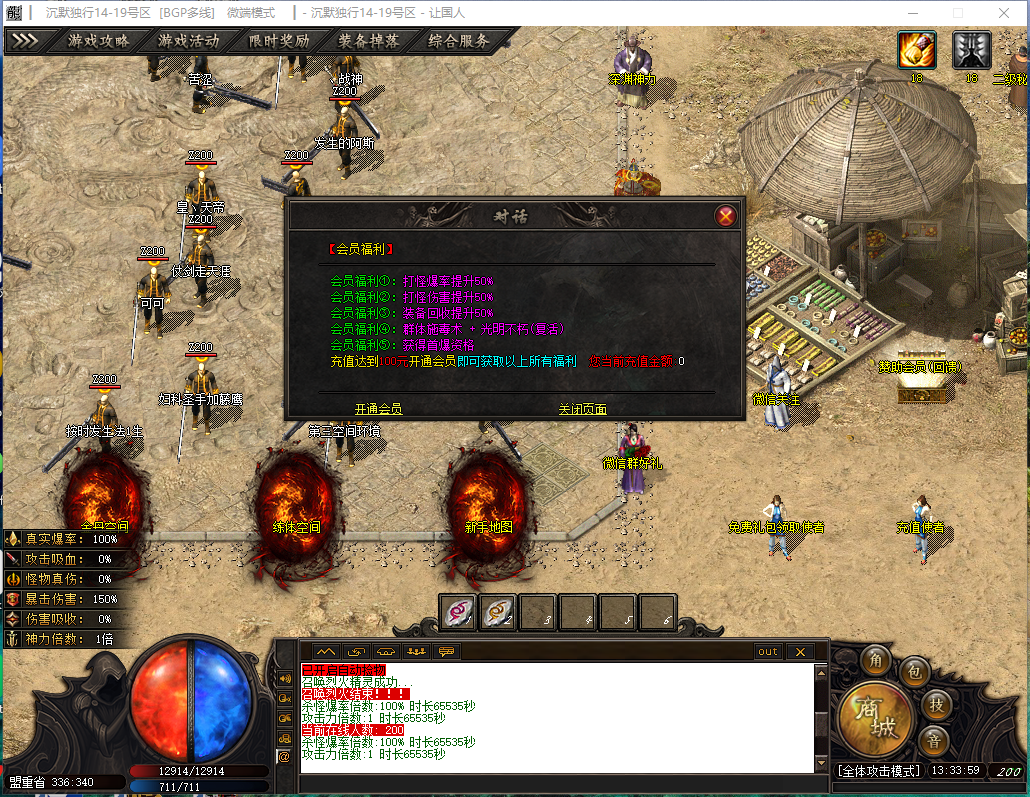Choose 开通会员 in the dialog

pyautogui.click(x=378, y=409)
